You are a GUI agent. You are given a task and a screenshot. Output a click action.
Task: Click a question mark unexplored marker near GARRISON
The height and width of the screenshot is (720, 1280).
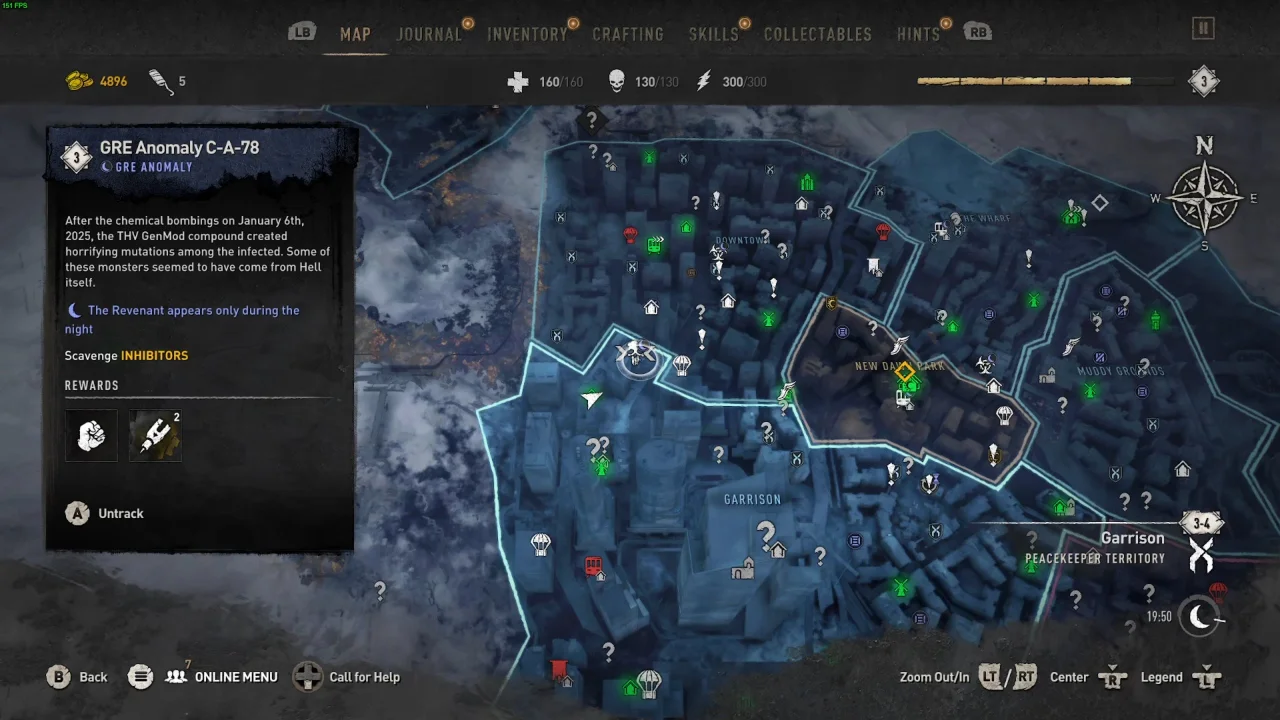[767, 531]
